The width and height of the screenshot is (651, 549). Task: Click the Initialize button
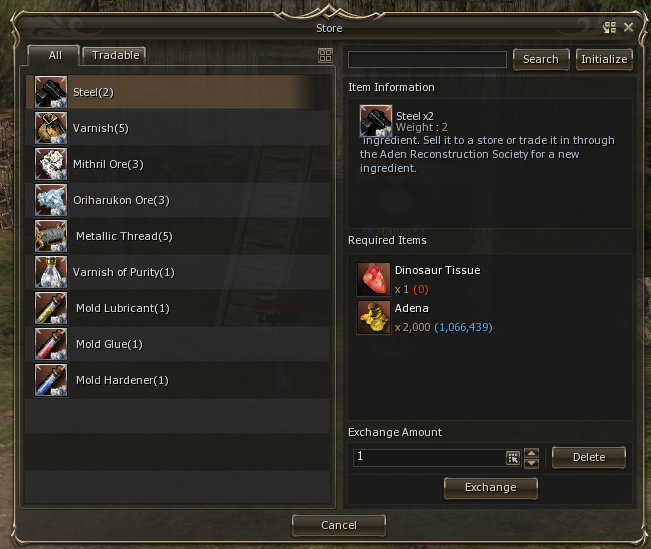[x=604, y=59]
